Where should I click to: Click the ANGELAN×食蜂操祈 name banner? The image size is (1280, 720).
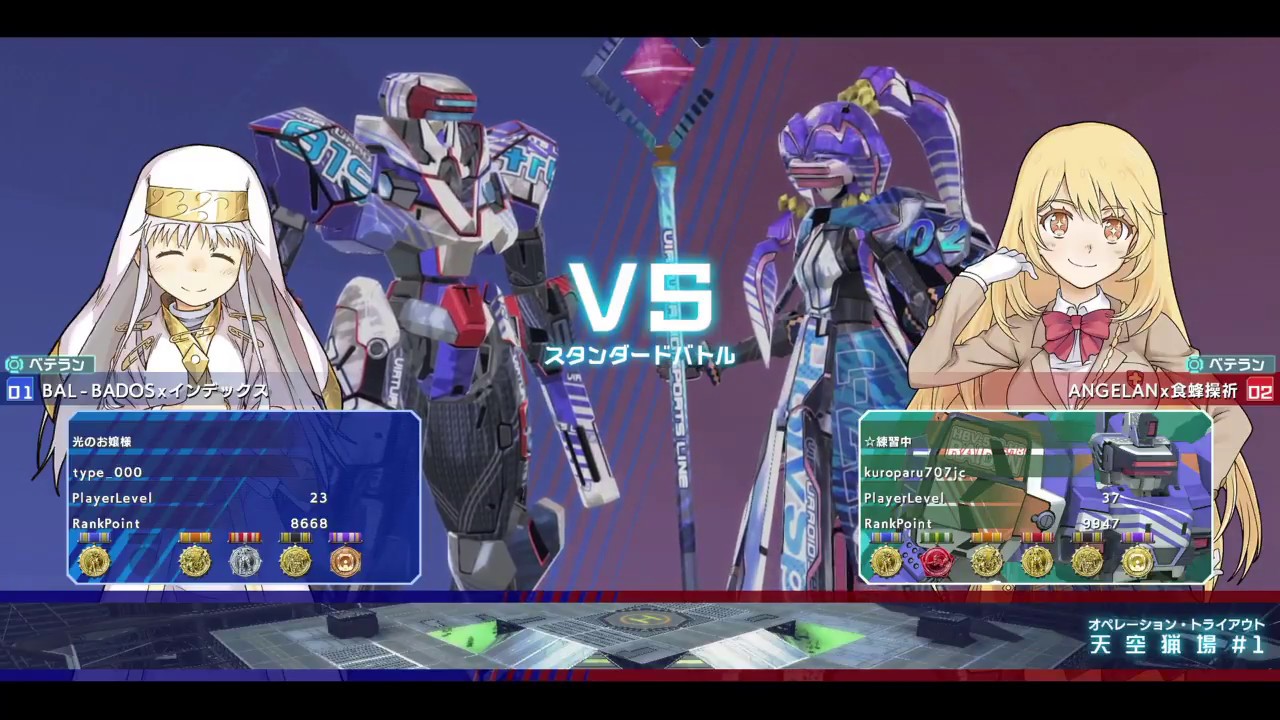coord(1152,391)
